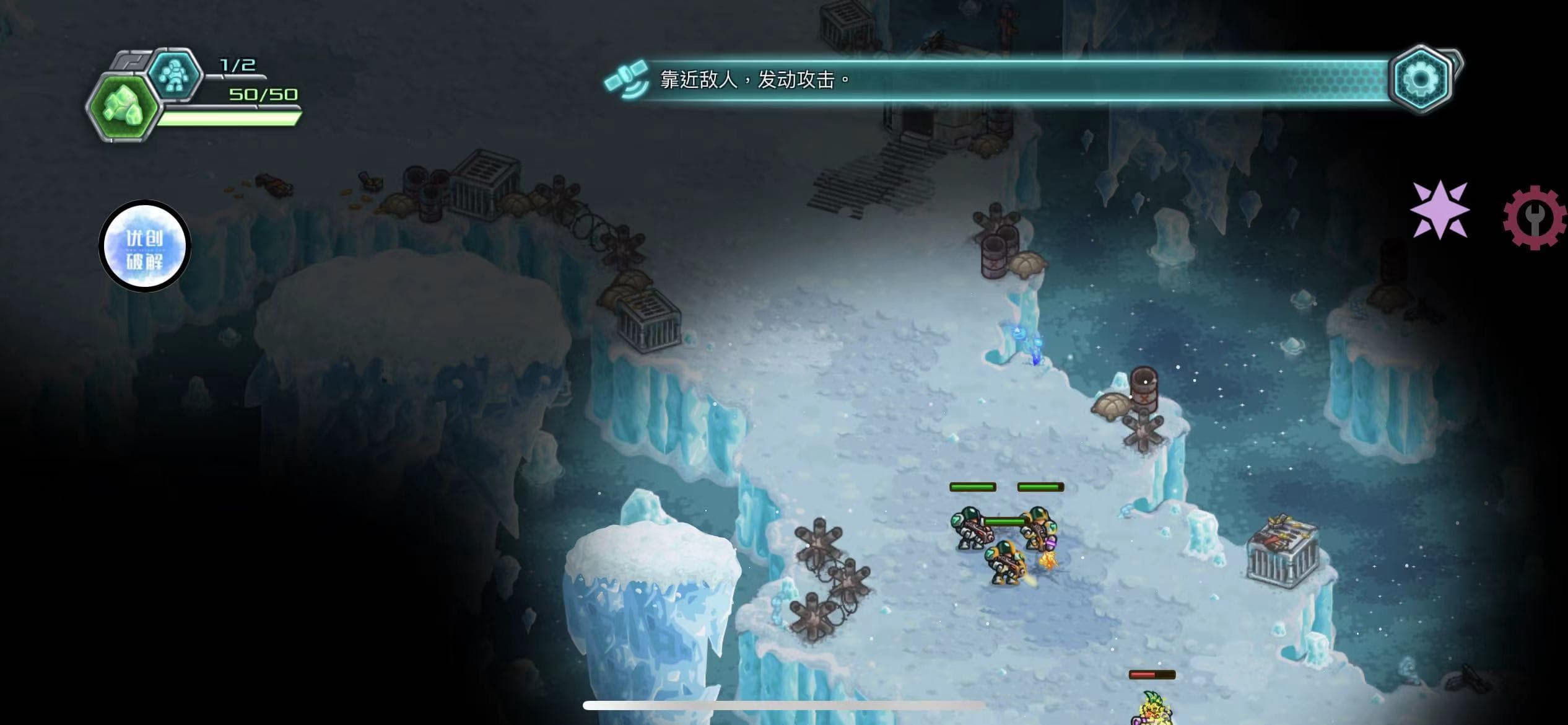Open the red wrench gear button

coord(1535,217)
